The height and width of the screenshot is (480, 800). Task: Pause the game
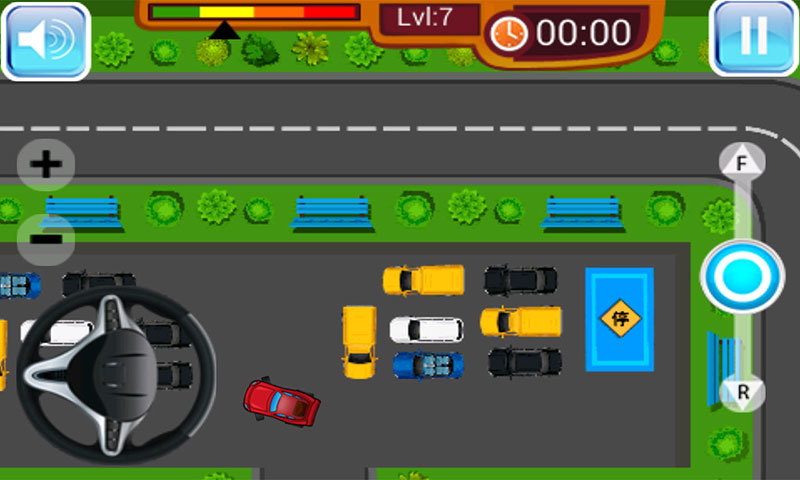coord(753,37)
